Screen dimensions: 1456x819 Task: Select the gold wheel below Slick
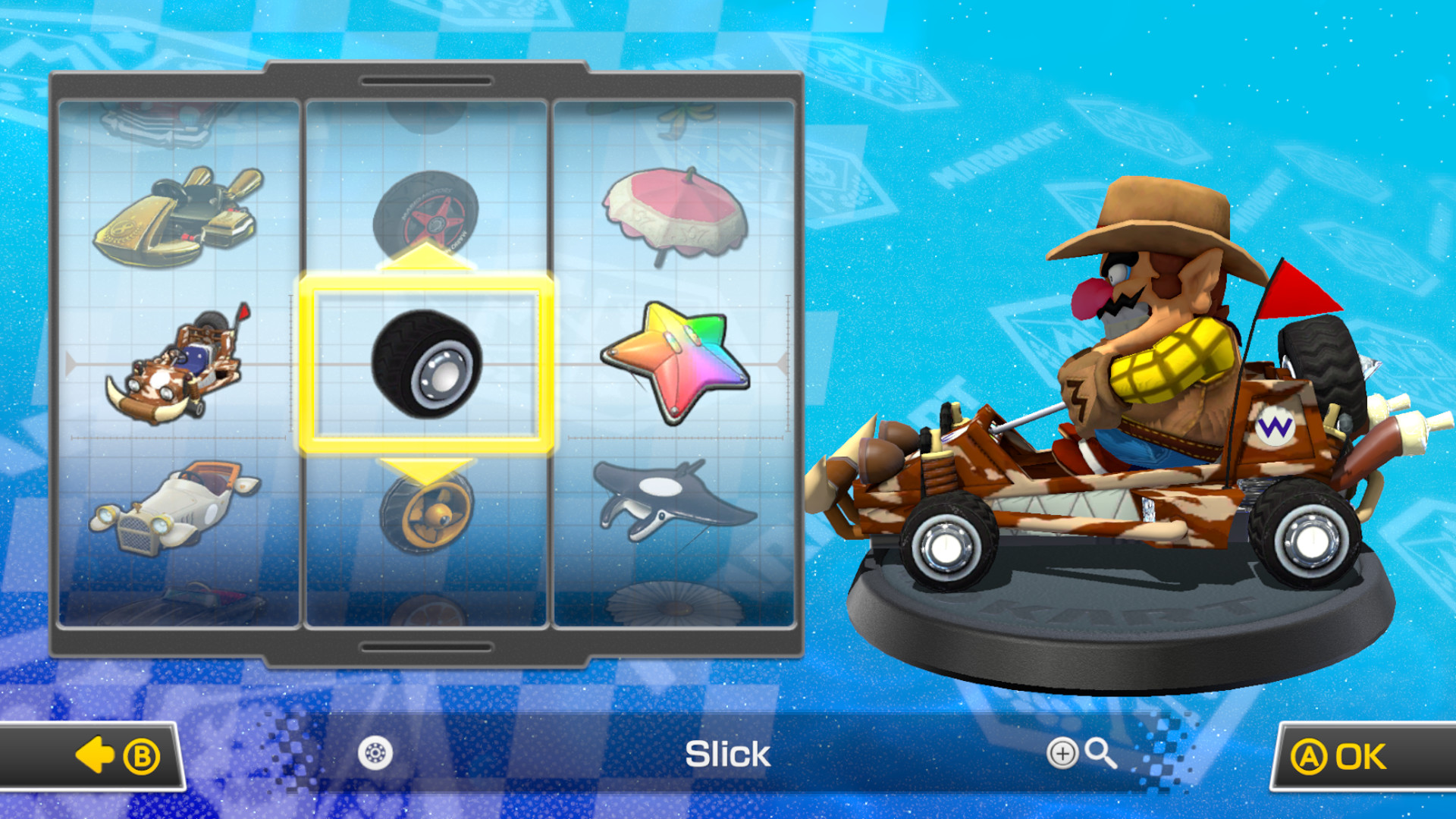click(x=427, y=516)
